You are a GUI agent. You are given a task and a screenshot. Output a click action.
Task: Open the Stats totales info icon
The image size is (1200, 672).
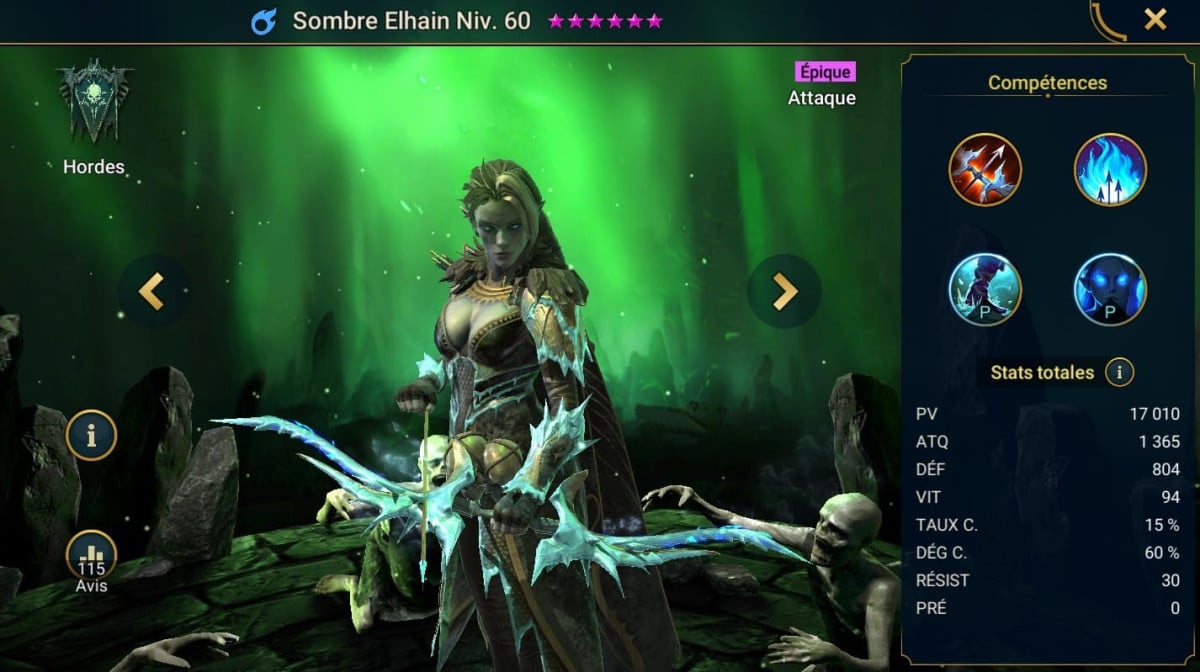pos(1119,373)
